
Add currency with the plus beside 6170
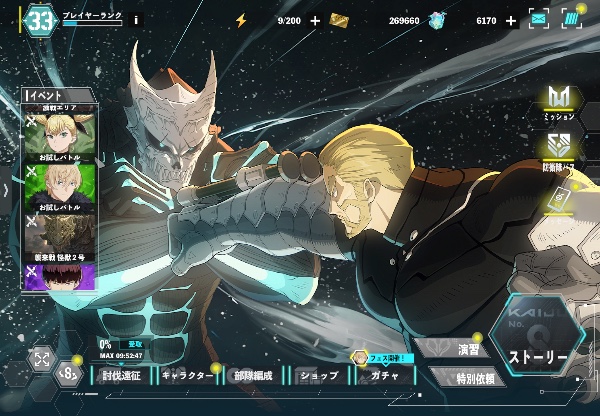(511, 20)
